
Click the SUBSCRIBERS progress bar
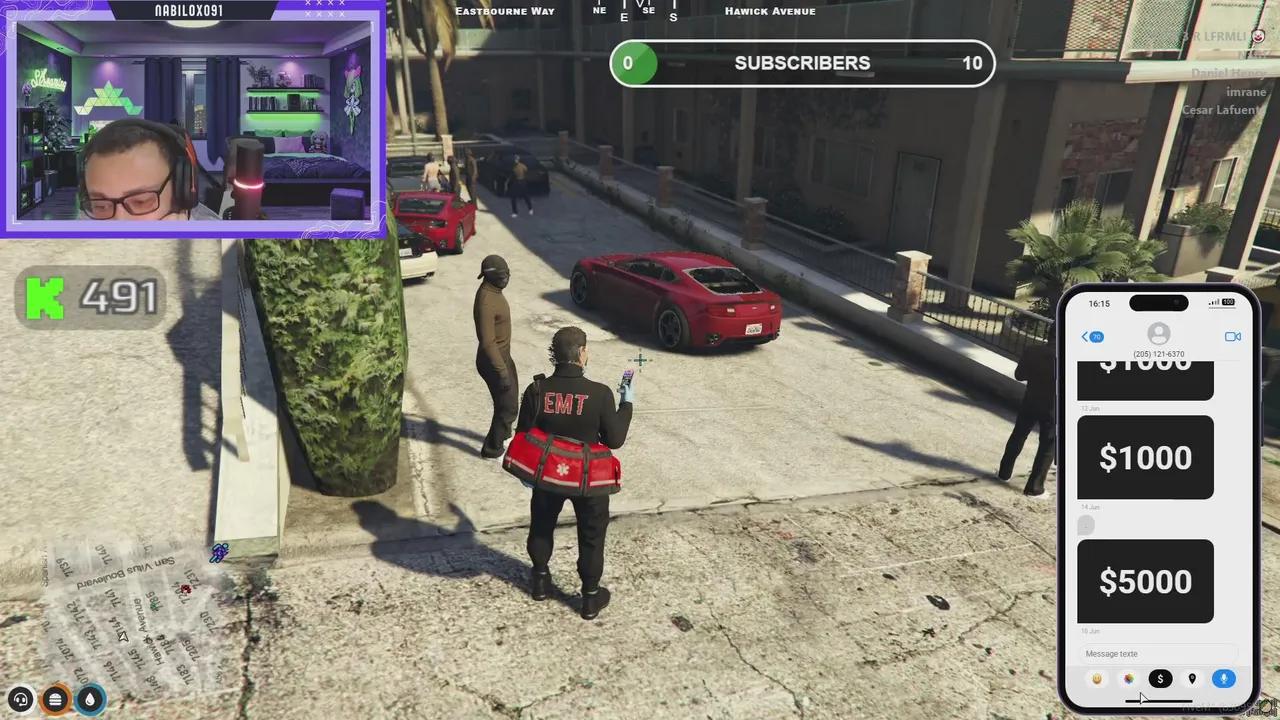(802, 63)
